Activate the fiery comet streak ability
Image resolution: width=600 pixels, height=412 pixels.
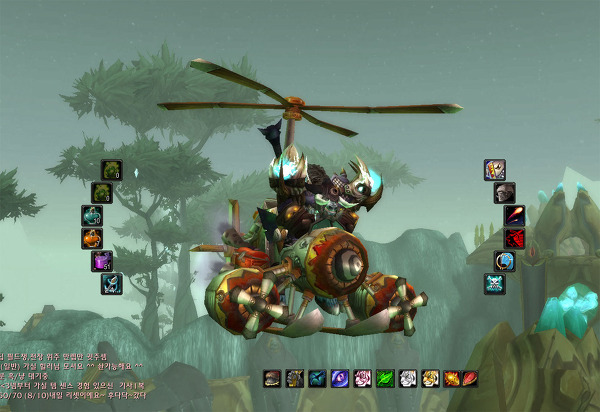[x=515, y=216]
